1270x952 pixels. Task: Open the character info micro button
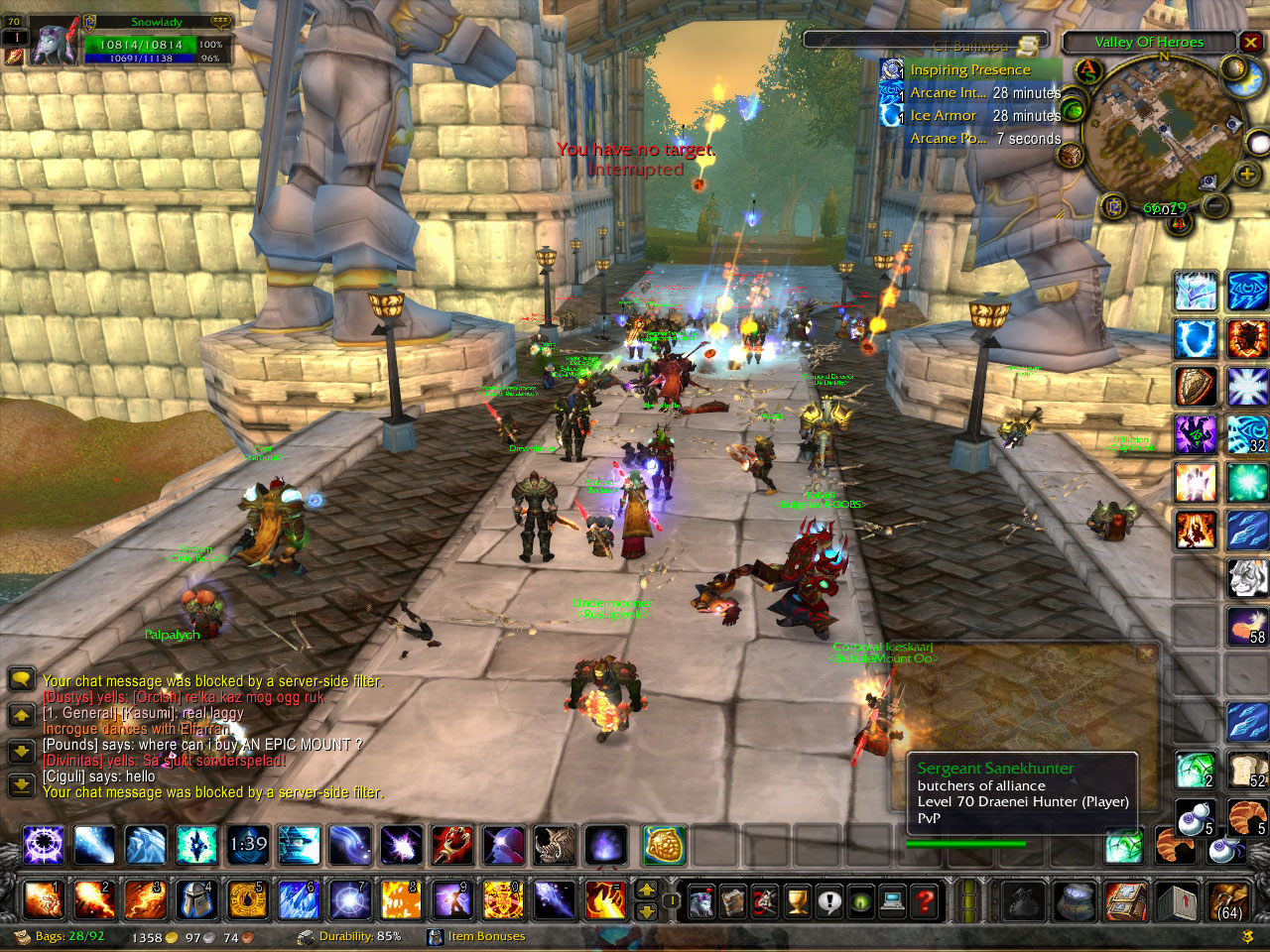click(701, 901)
